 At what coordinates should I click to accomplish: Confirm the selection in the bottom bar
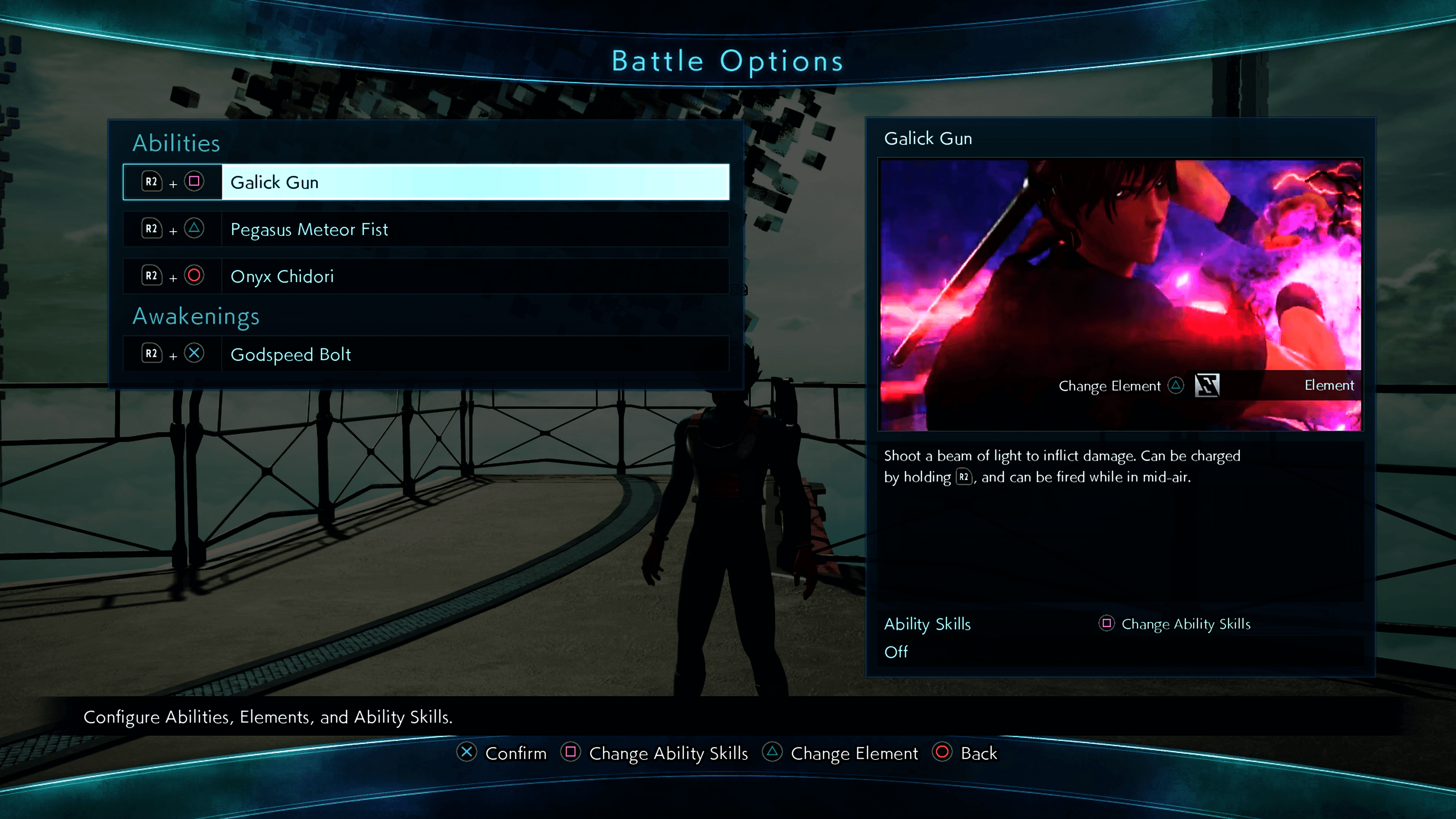point(502,753)
